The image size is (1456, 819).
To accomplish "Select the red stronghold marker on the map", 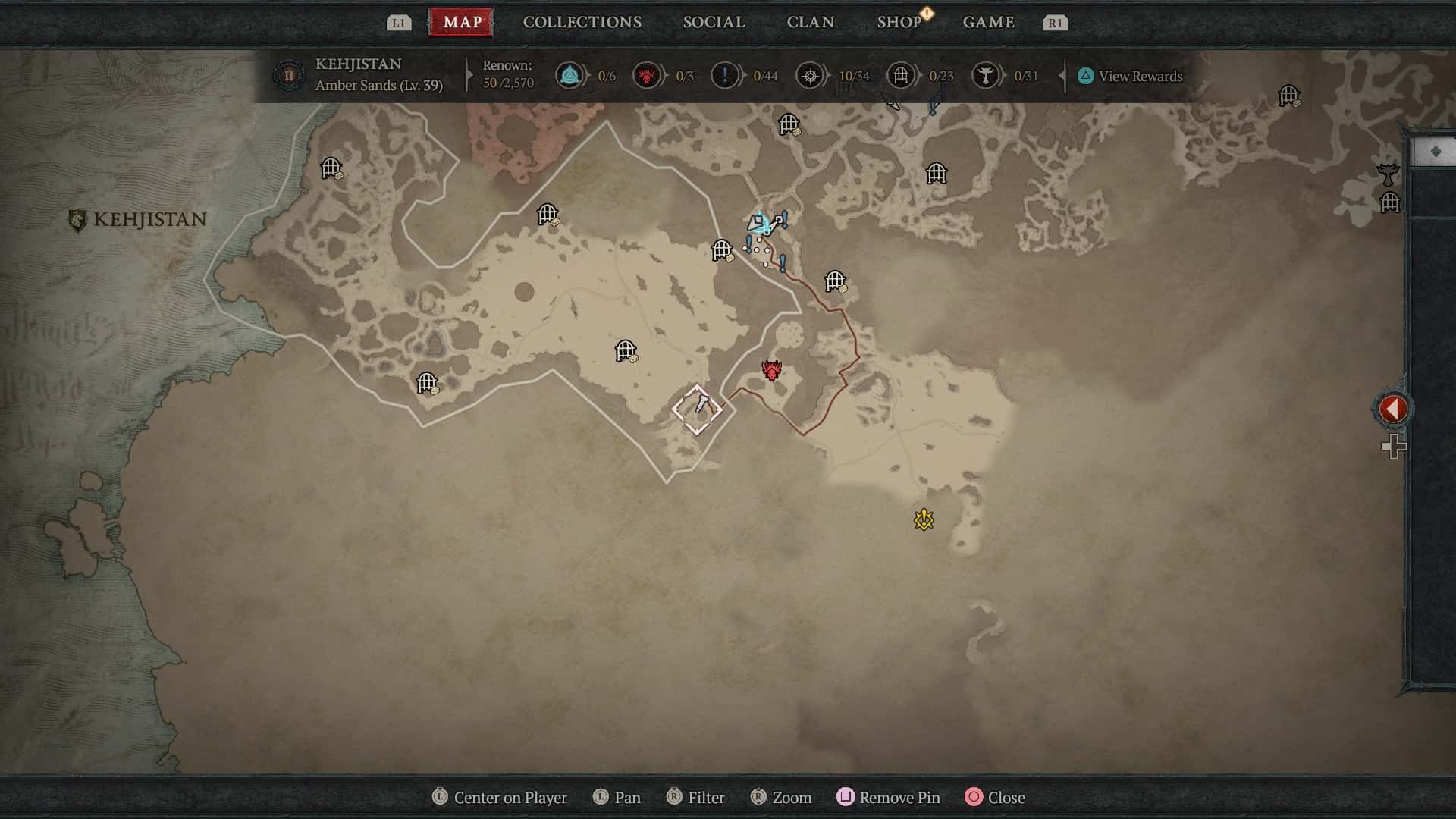I will click(771, 371).
